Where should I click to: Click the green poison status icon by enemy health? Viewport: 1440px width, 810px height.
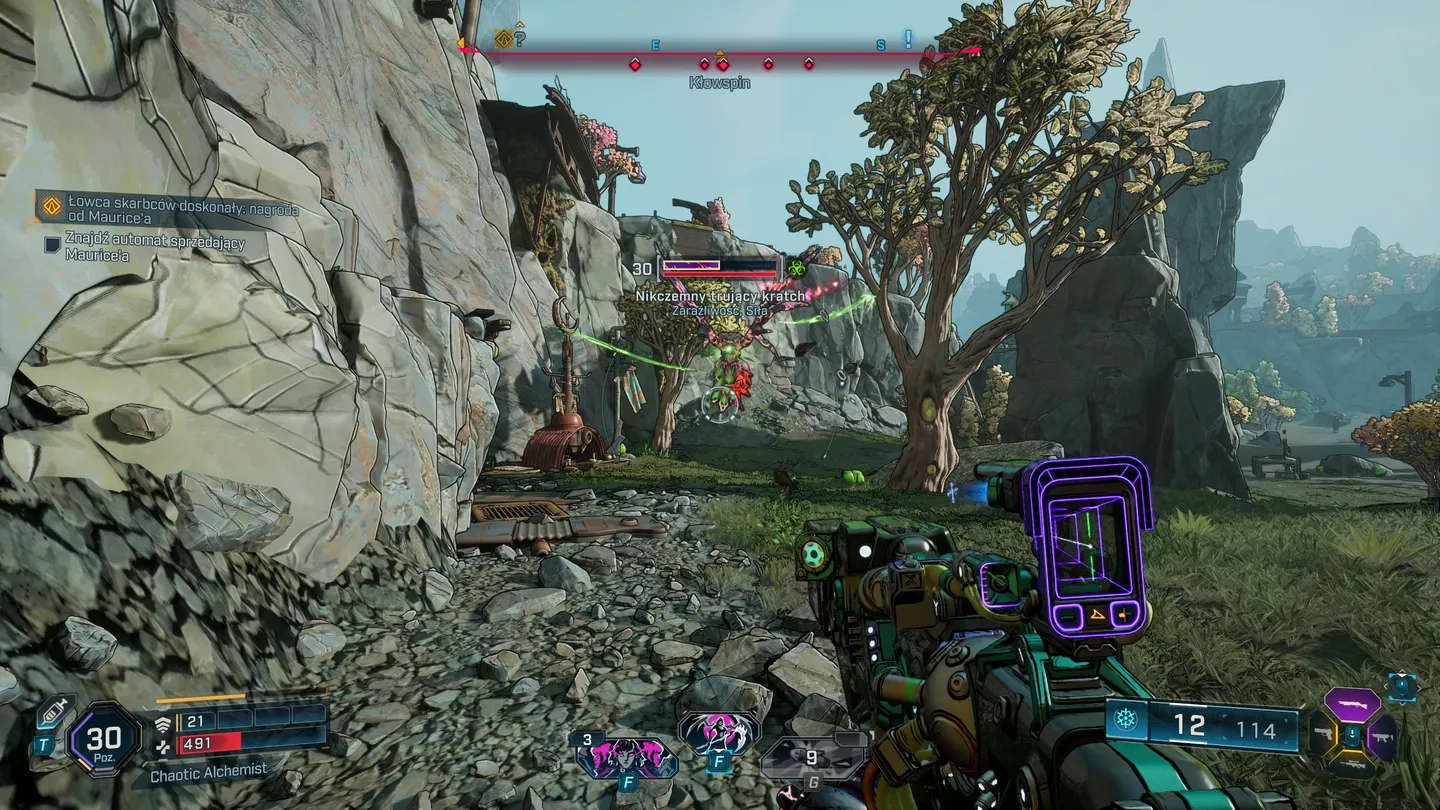coord(796,268)
